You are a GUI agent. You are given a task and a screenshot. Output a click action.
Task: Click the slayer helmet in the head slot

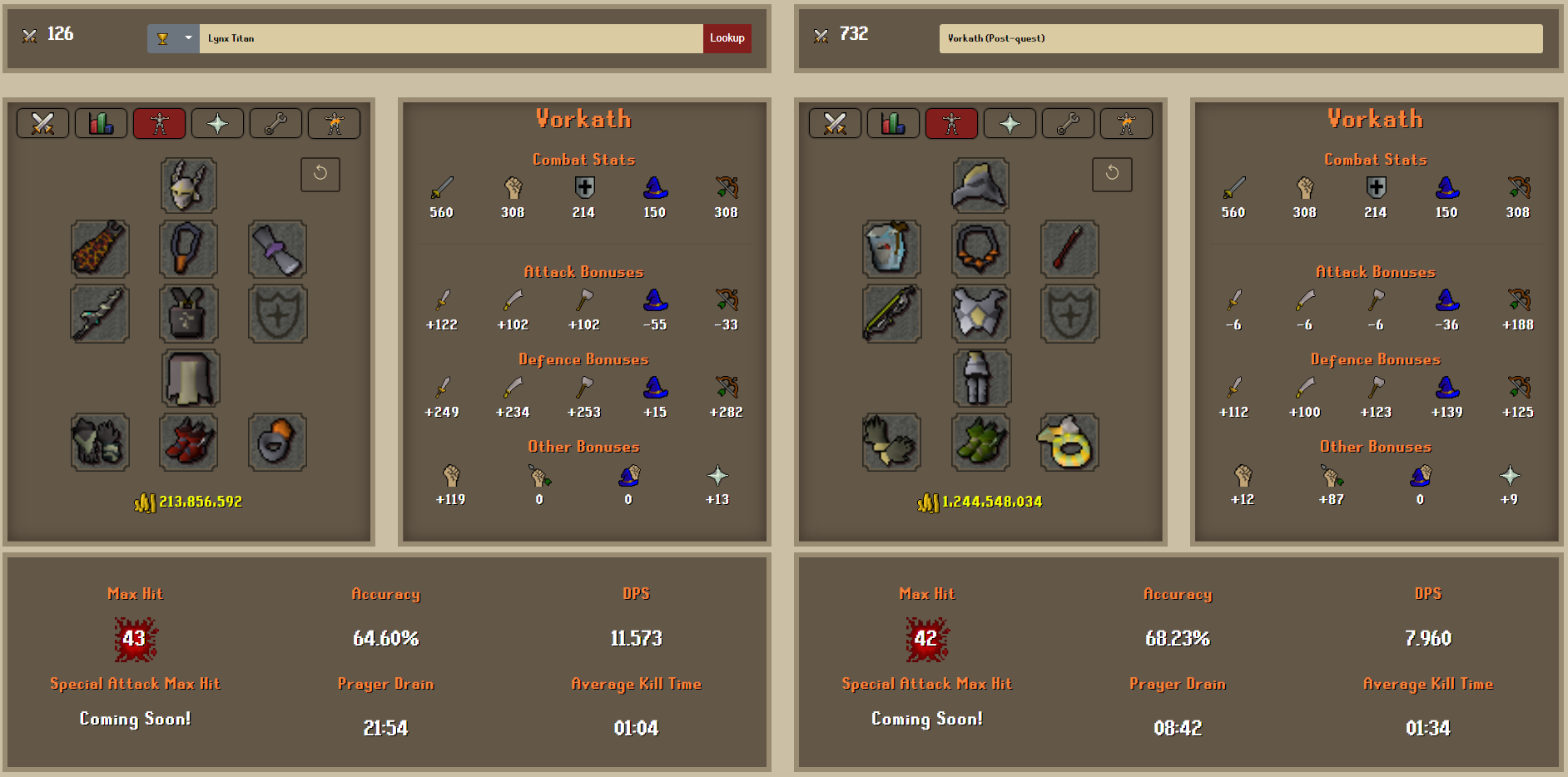(x=188, y=185)
